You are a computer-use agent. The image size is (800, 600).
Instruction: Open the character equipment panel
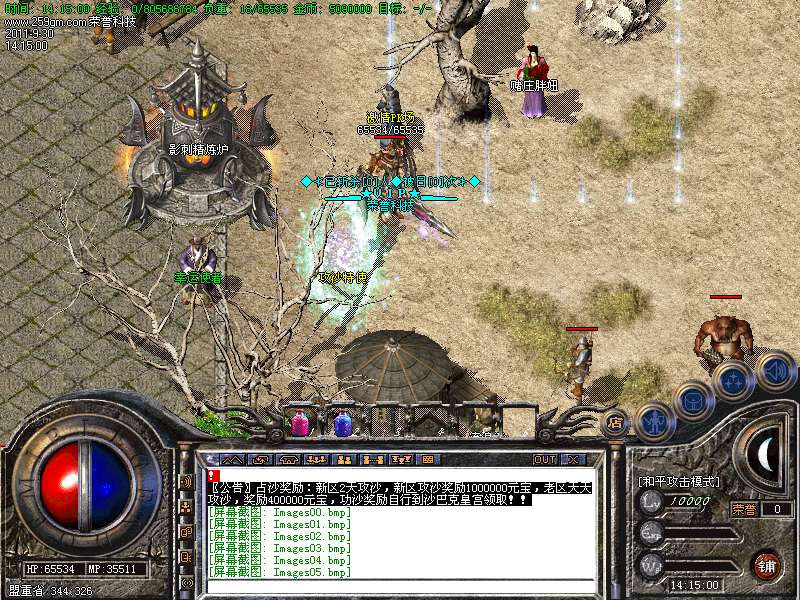coord(652,421)
